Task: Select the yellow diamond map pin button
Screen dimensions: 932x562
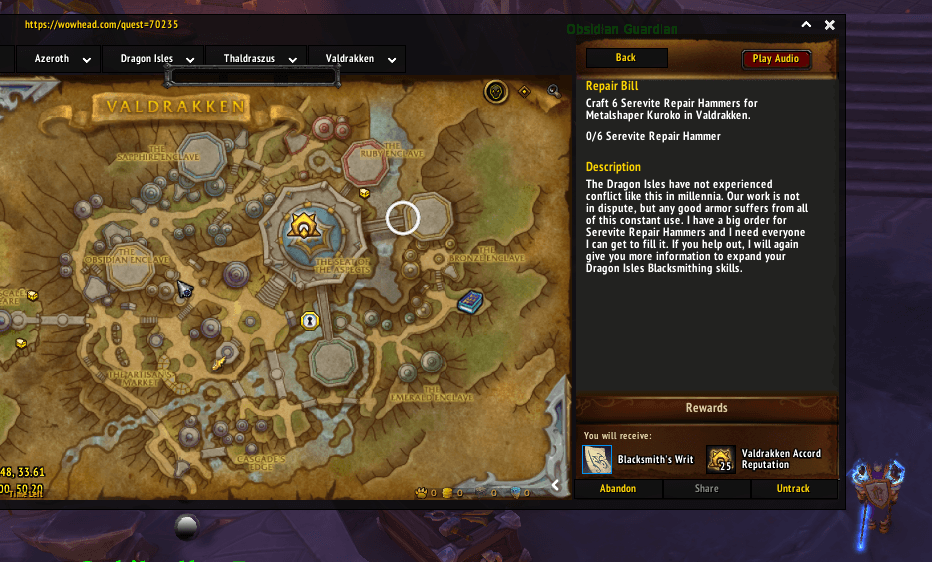Action: (524, 92)
